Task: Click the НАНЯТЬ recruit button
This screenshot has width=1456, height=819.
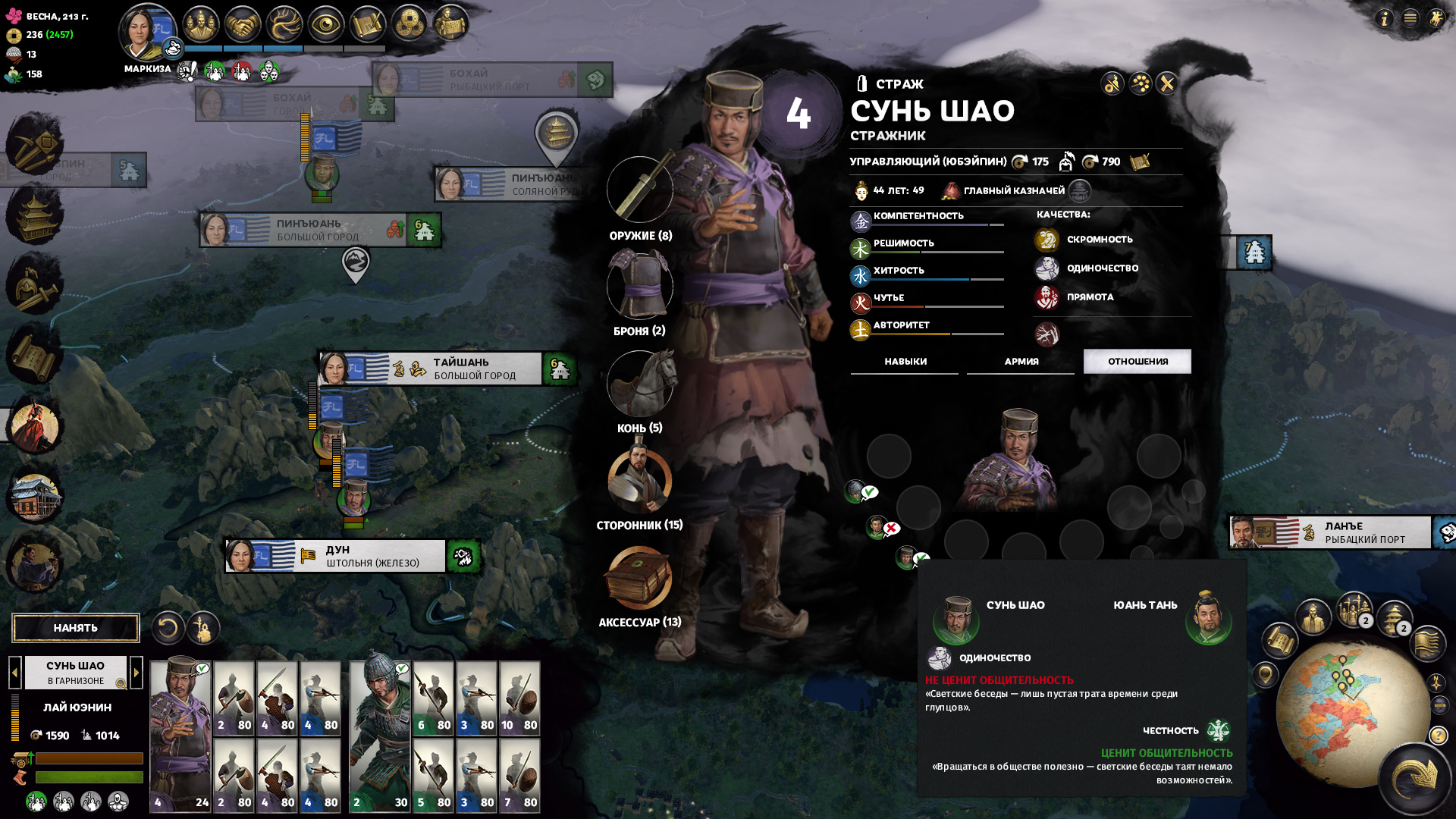Action: [76, 628]
